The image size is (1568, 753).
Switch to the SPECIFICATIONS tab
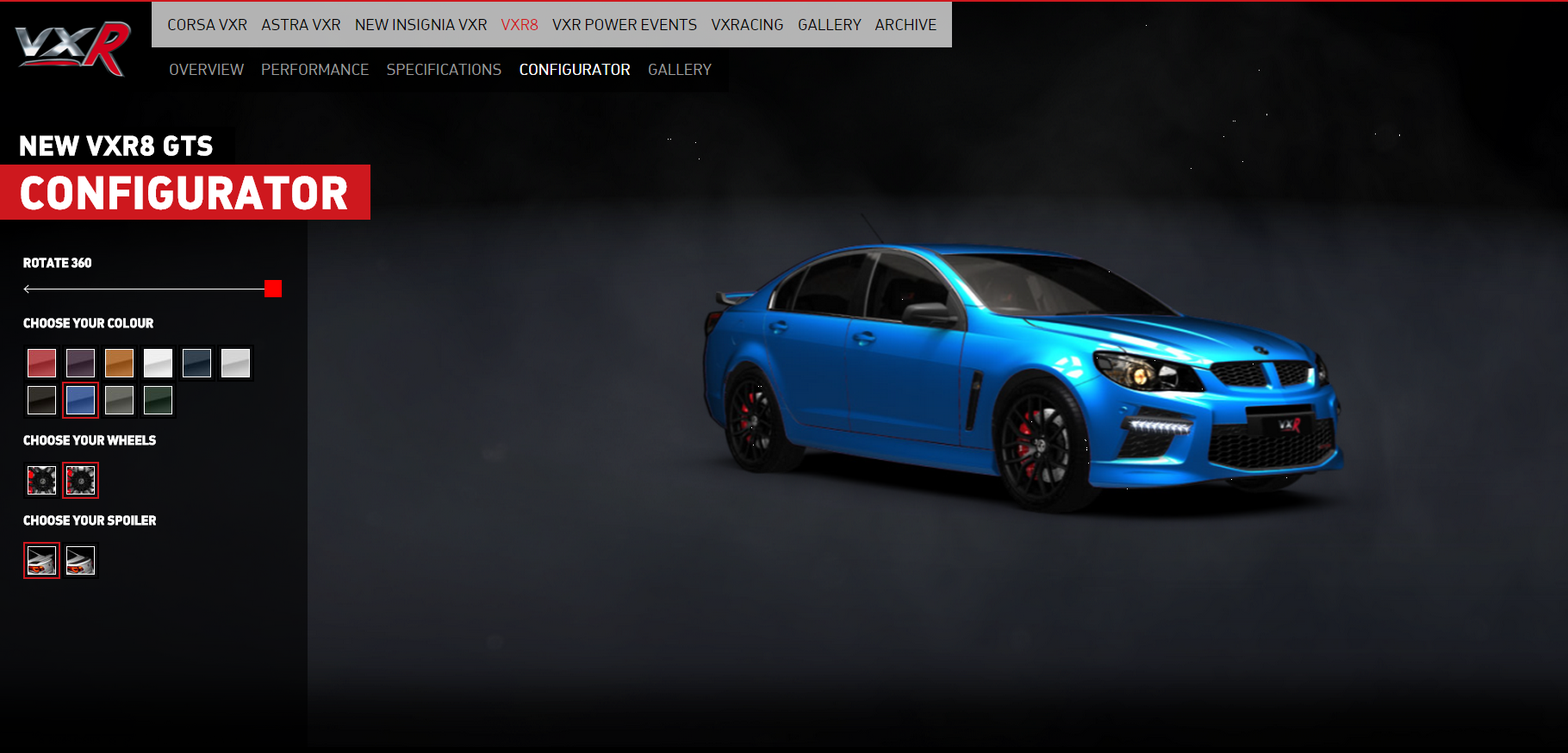444,69
